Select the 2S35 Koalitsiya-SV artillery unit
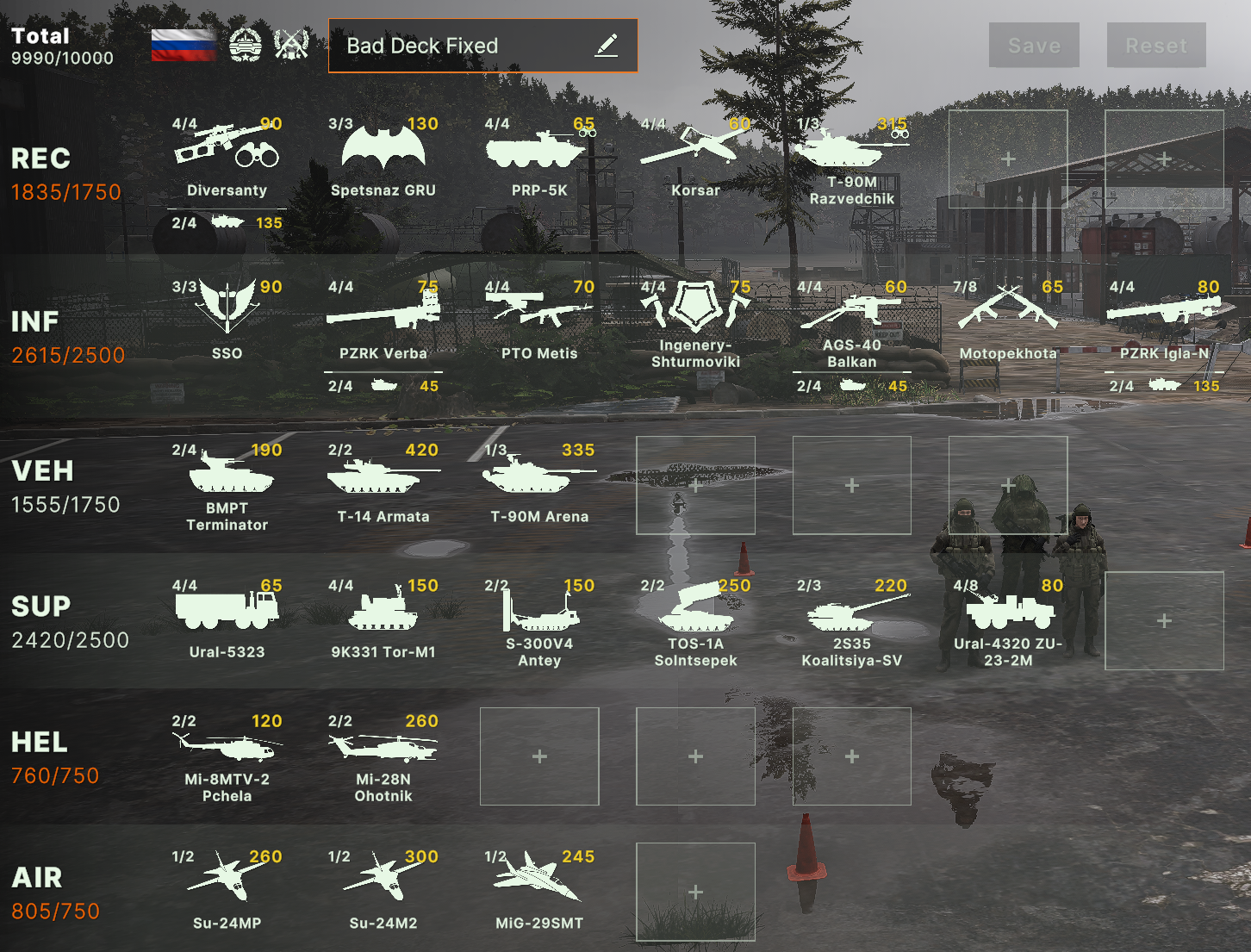This screenshot has width=1251, height=952. [851, 620]
